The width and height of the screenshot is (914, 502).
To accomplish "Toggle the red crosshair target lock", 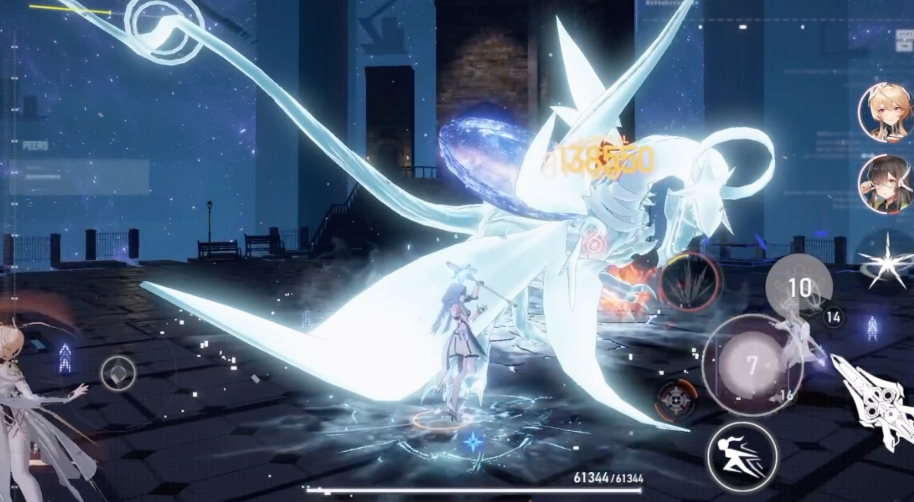I will [676, 400].
